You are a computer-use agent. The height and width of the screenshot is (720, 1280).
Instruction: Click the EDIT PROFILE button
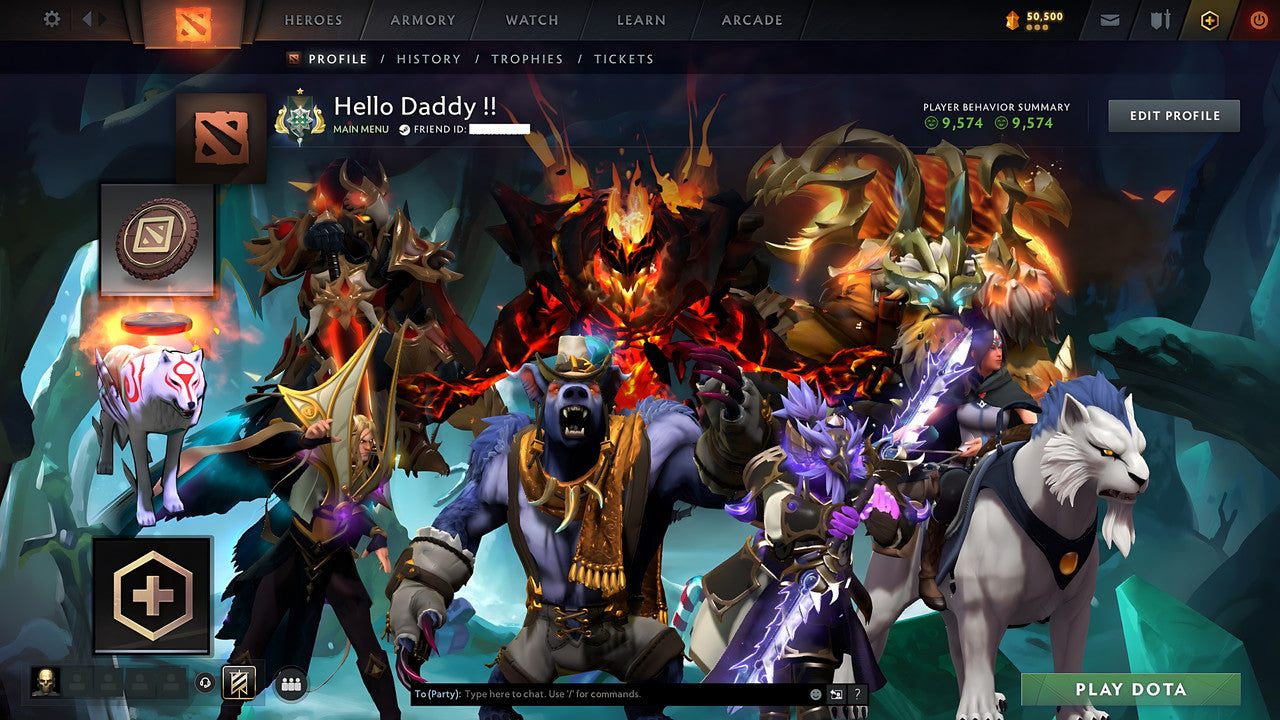1173,115
